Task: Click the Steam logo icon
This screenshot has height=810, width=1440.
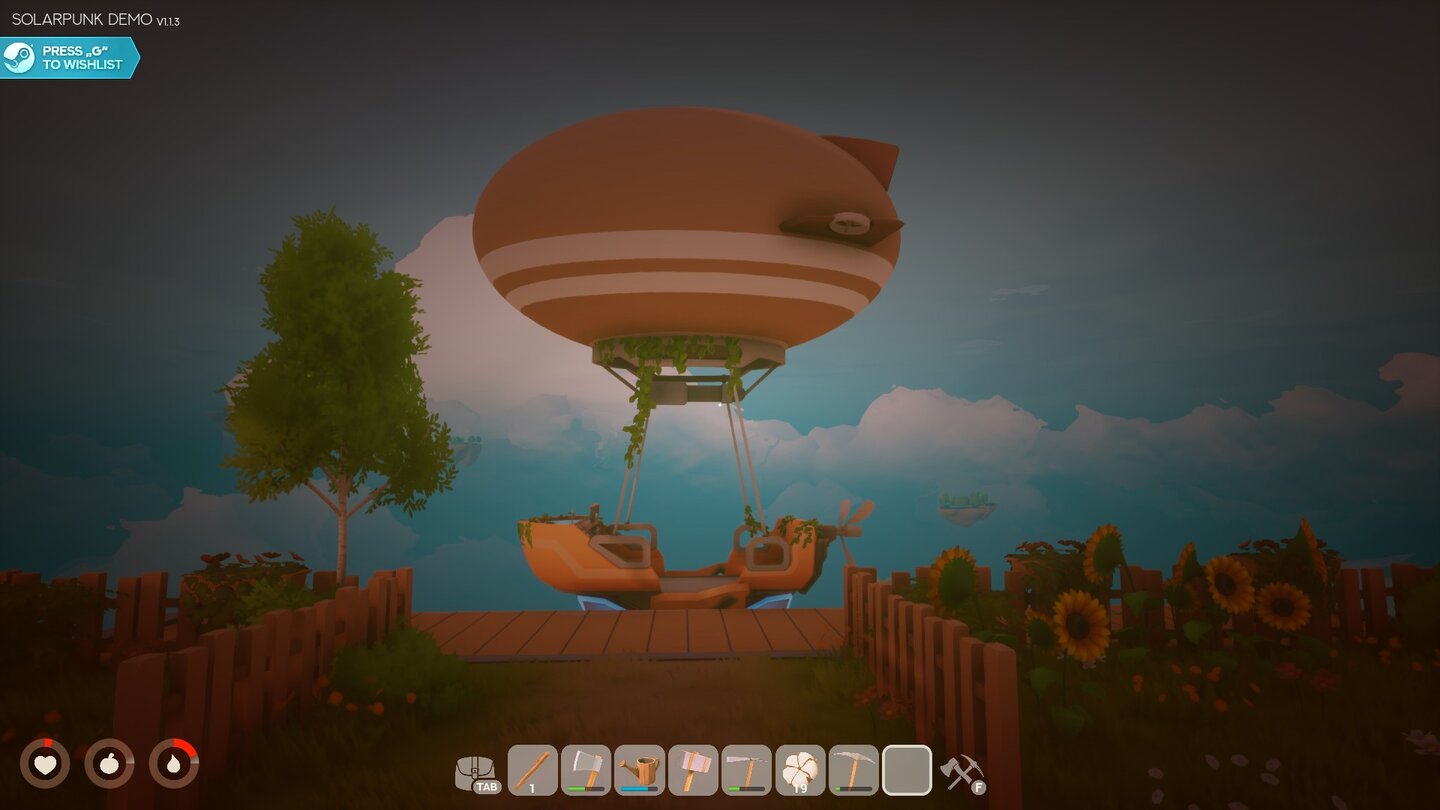Action: (x=19, y=55)
